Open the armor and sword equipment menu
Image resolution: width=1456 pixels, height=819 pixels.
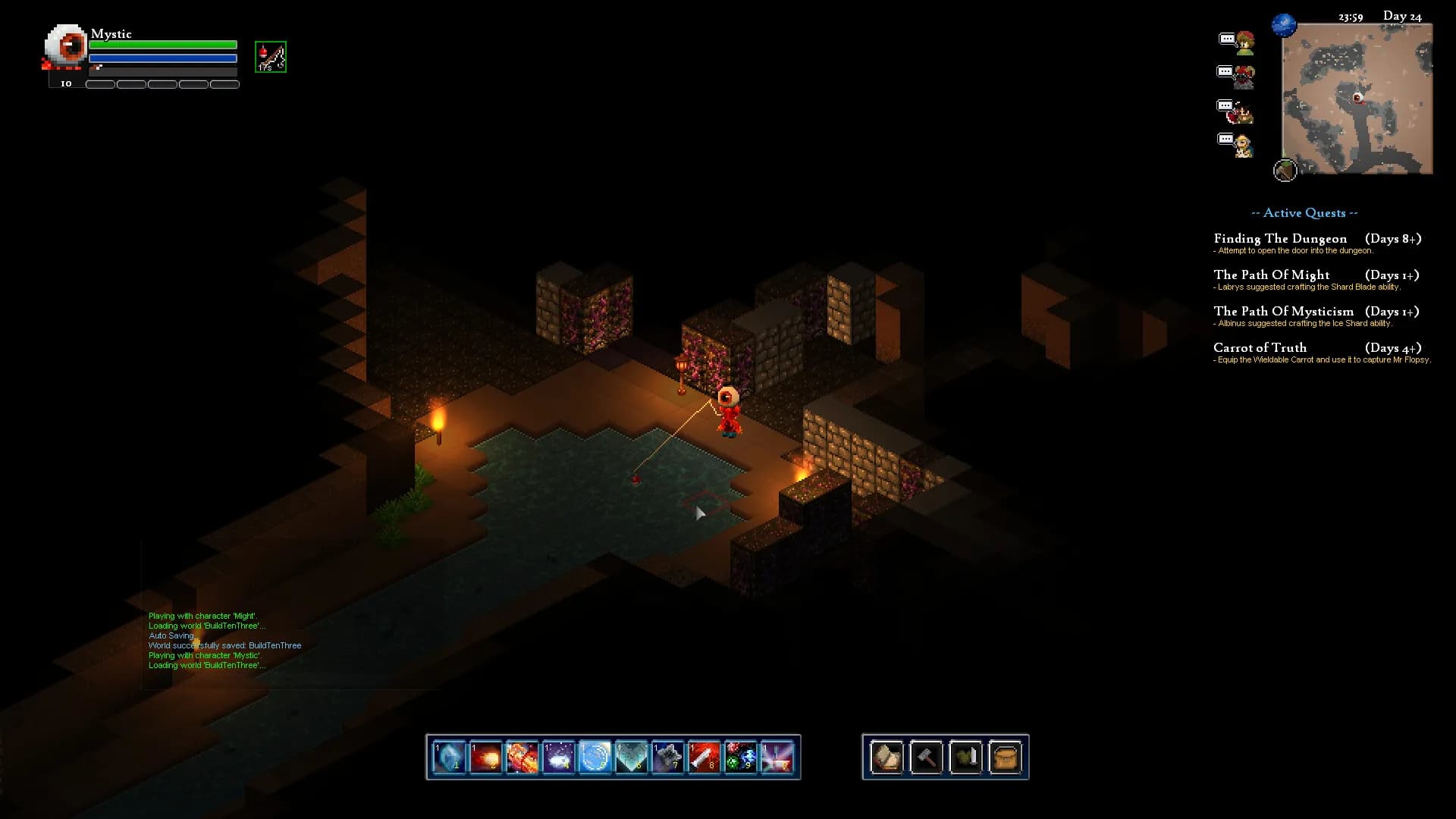[x=965, y=757]
